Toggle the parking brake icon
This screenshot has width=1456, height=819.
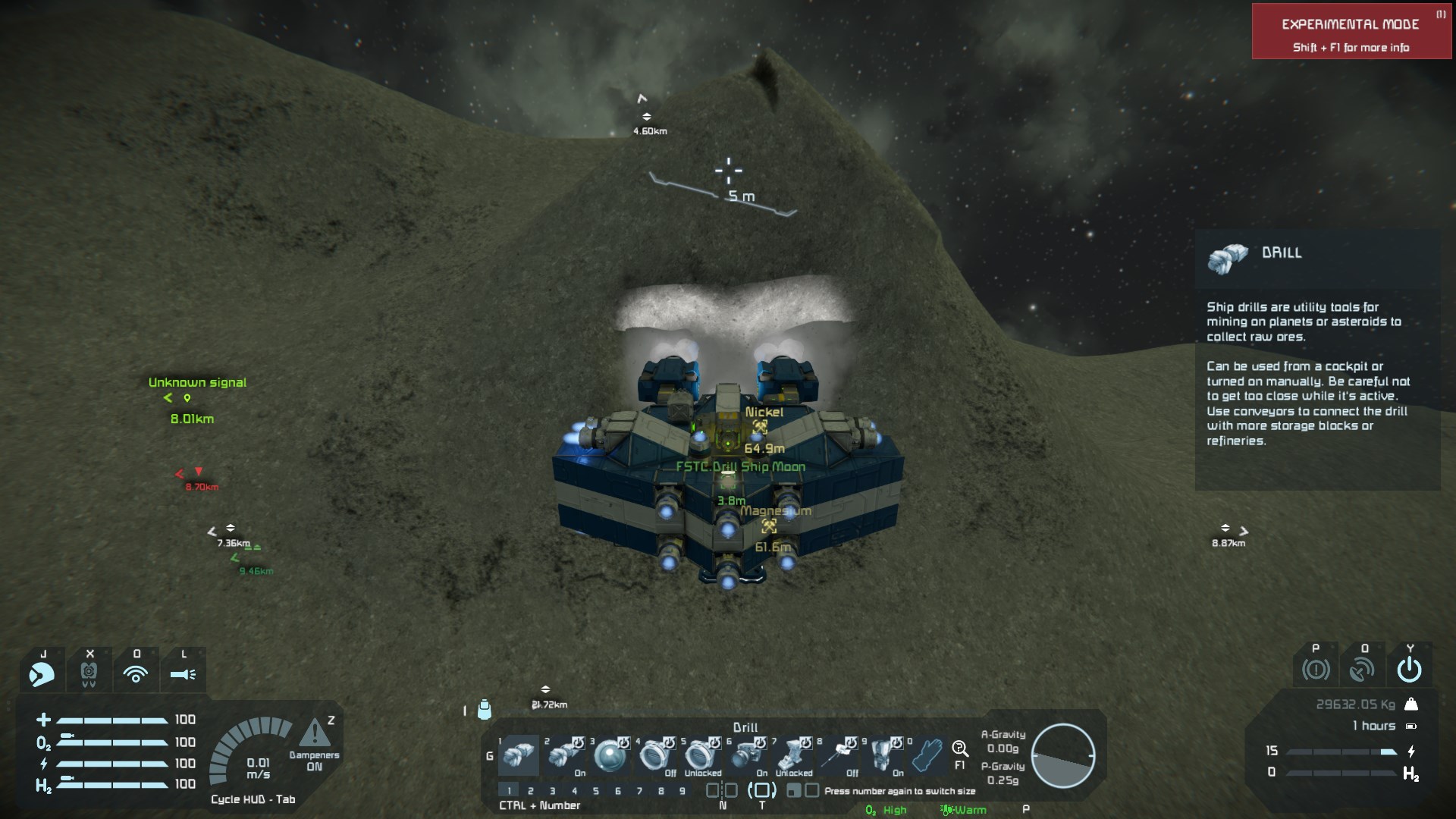click(1316, 670)
